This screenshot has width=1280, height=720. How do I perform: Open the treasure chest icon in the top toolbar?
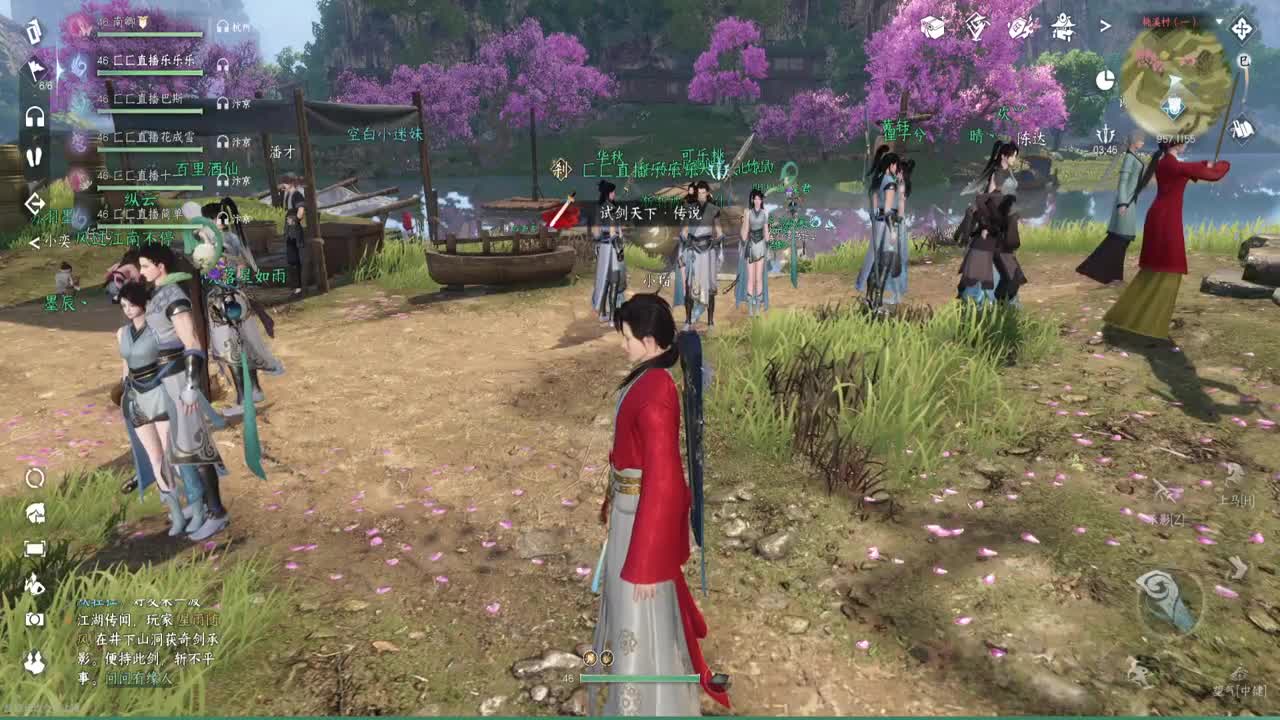point(930,27)
